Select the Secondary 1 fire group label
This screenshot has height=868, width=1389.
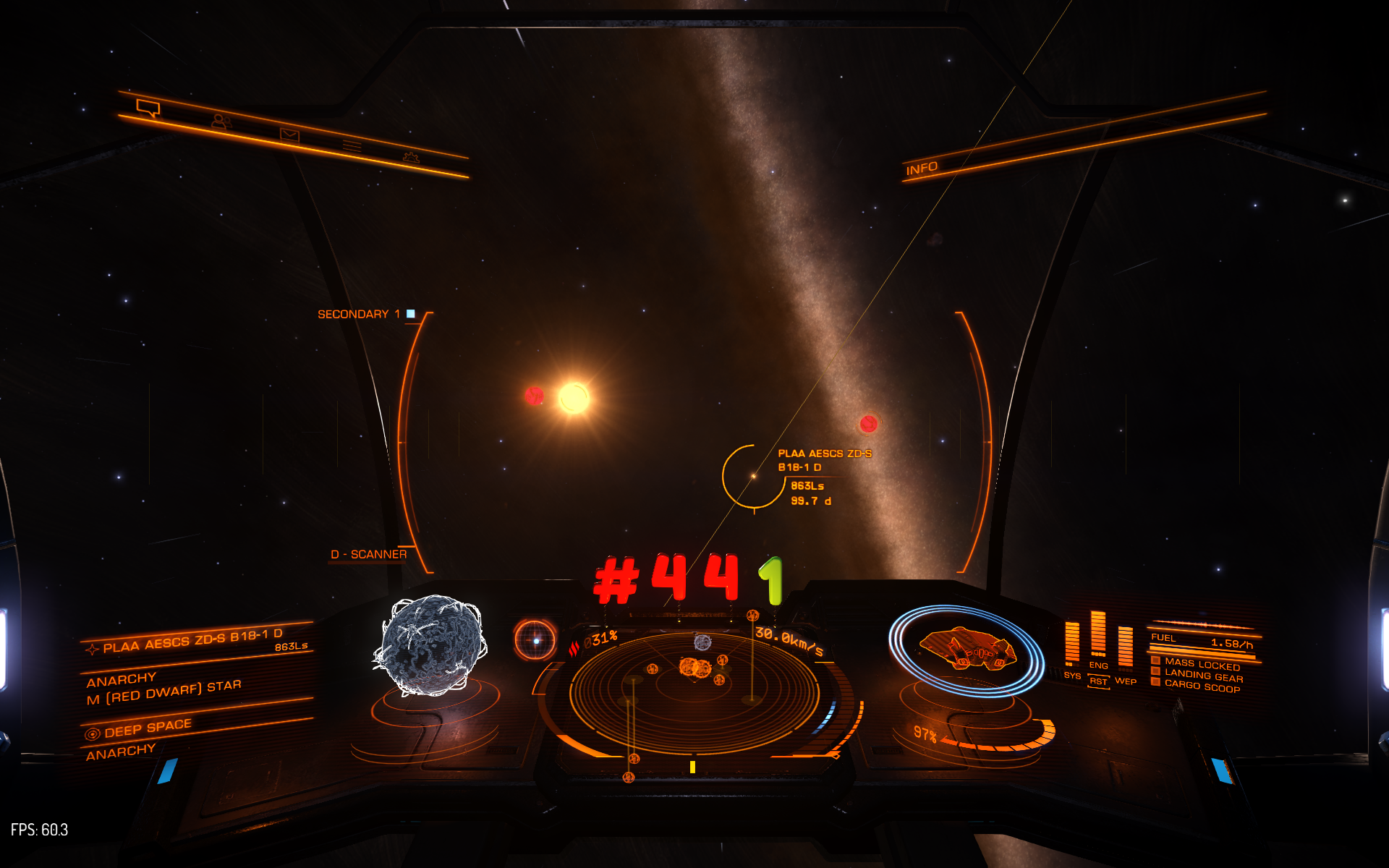[359, 314]
